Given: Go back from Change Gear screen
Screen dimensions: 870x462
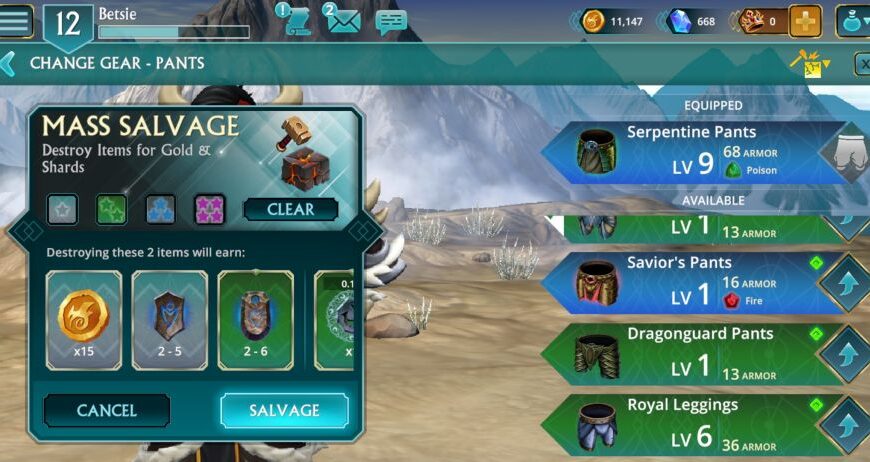Looking at the screenshot, I should [x=8, y=64].
